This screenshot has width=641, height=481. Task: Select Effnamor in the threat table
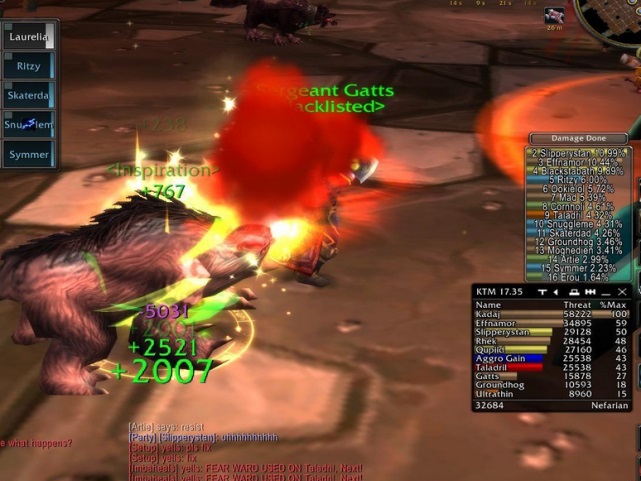551,323
